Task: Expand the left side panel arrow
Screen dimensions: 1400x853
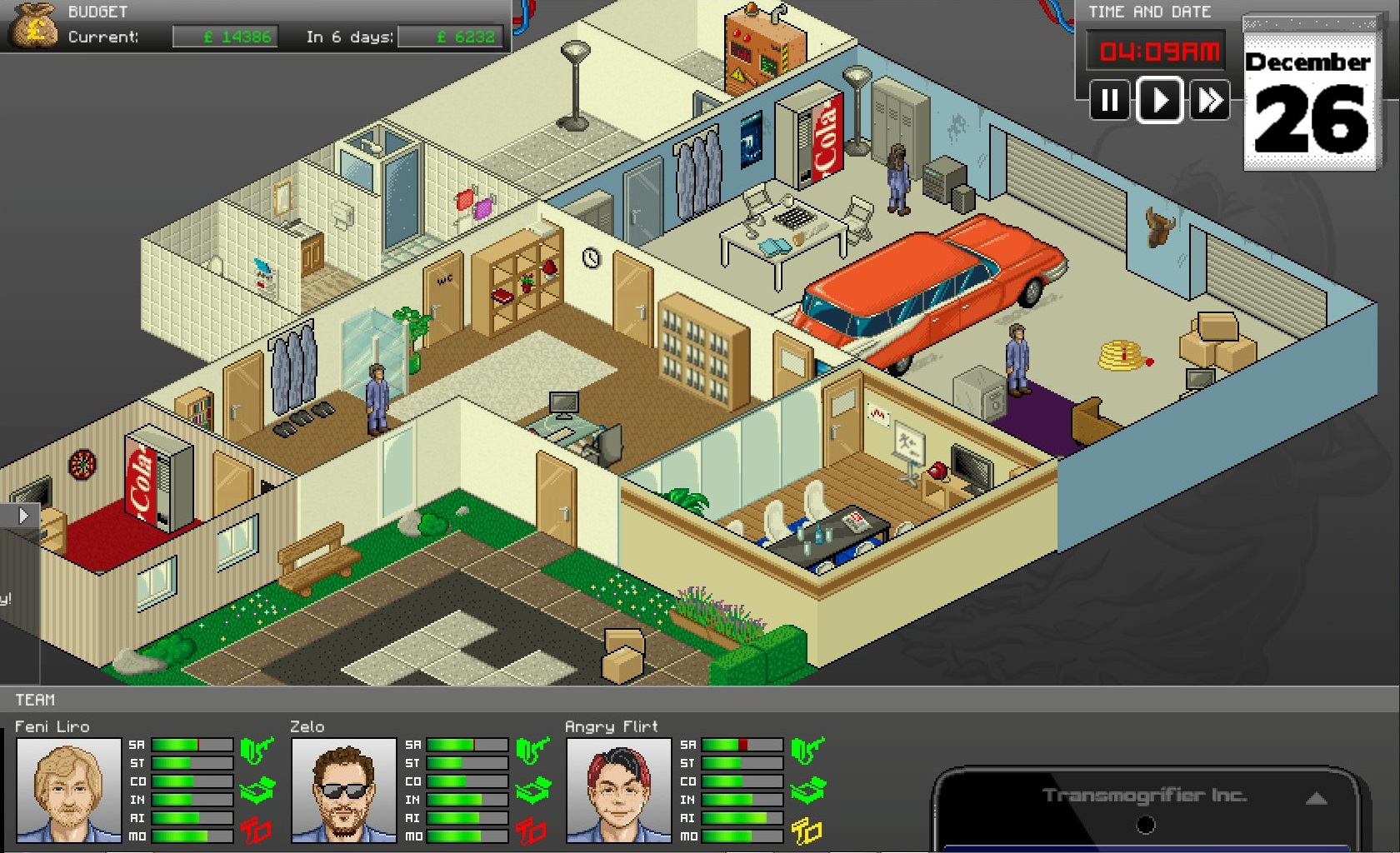Action: pos(23,516)
